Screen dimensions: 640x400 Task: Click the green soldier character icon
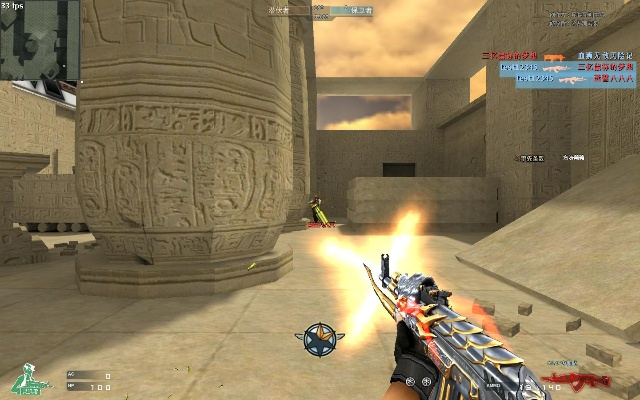31,379
